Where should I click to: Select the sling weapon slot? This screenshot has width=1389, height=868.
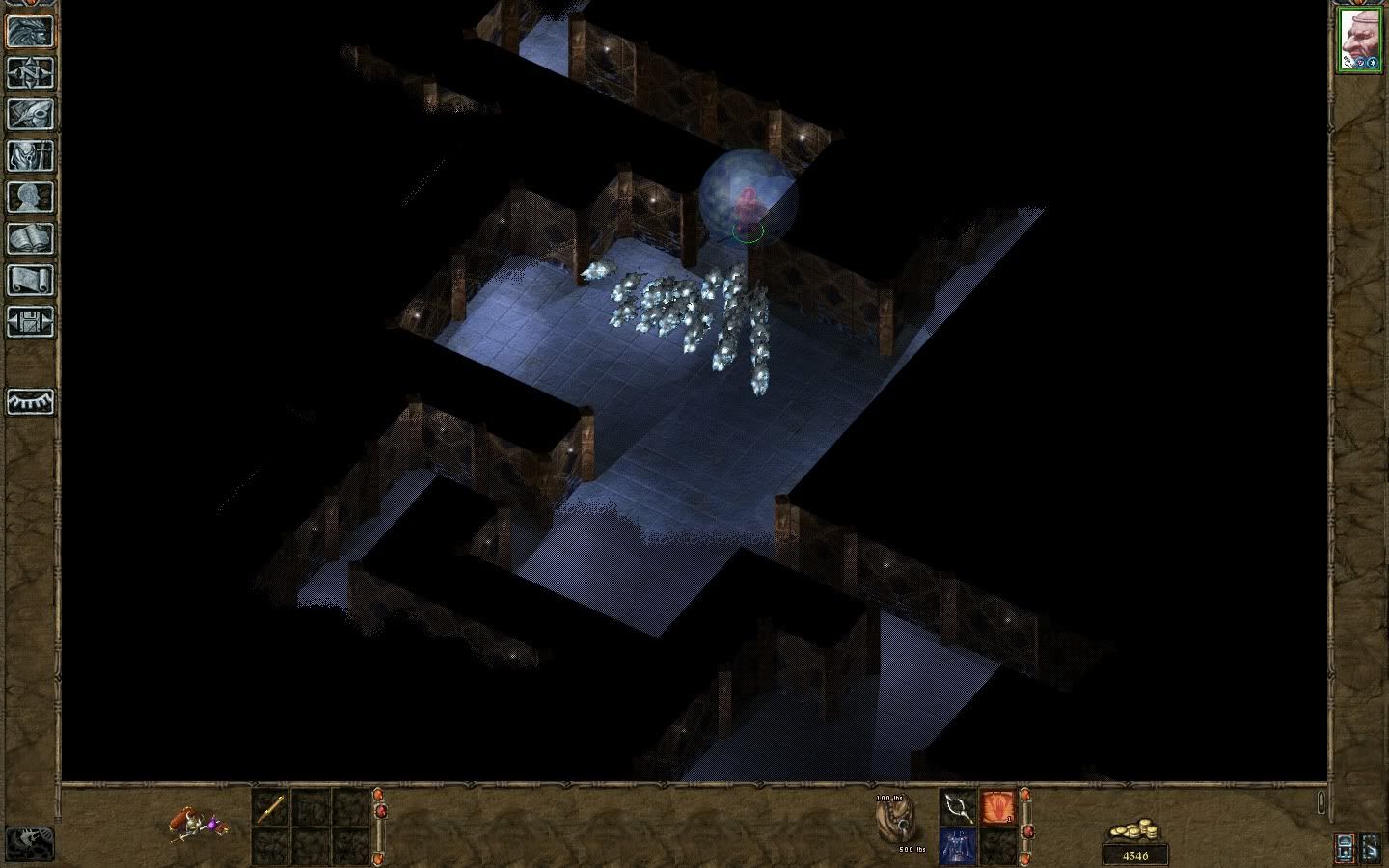958,806
